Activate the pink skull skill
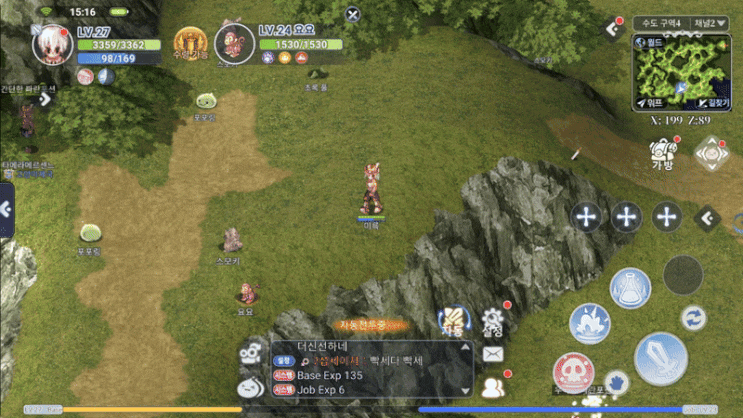The width and height of the screenshot is (743, 418). click(x=573, y=372)
